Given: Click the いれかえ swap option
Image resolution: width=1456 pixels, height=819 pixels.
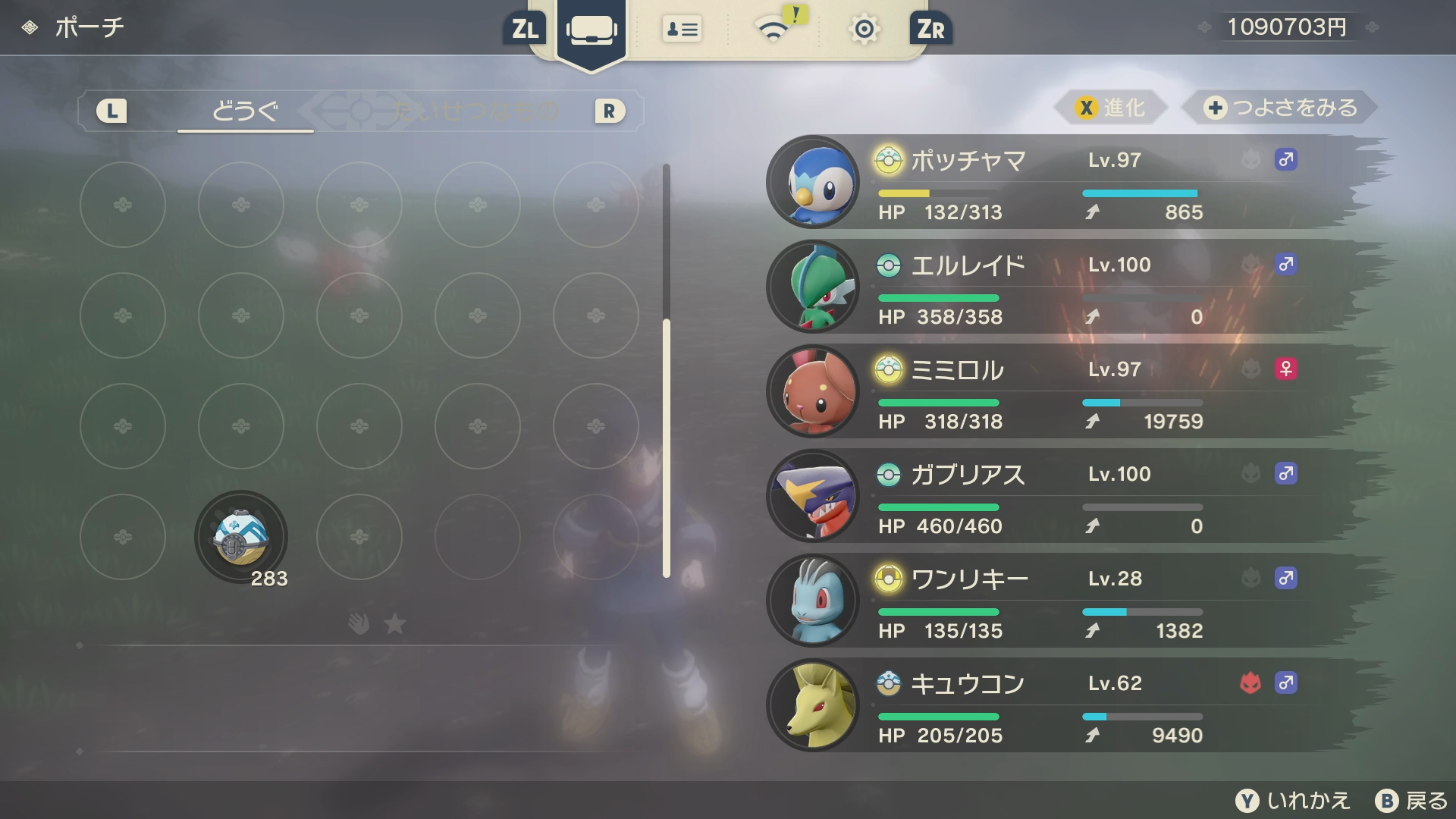Looking at the screenshot, I should click(1294, 801).
